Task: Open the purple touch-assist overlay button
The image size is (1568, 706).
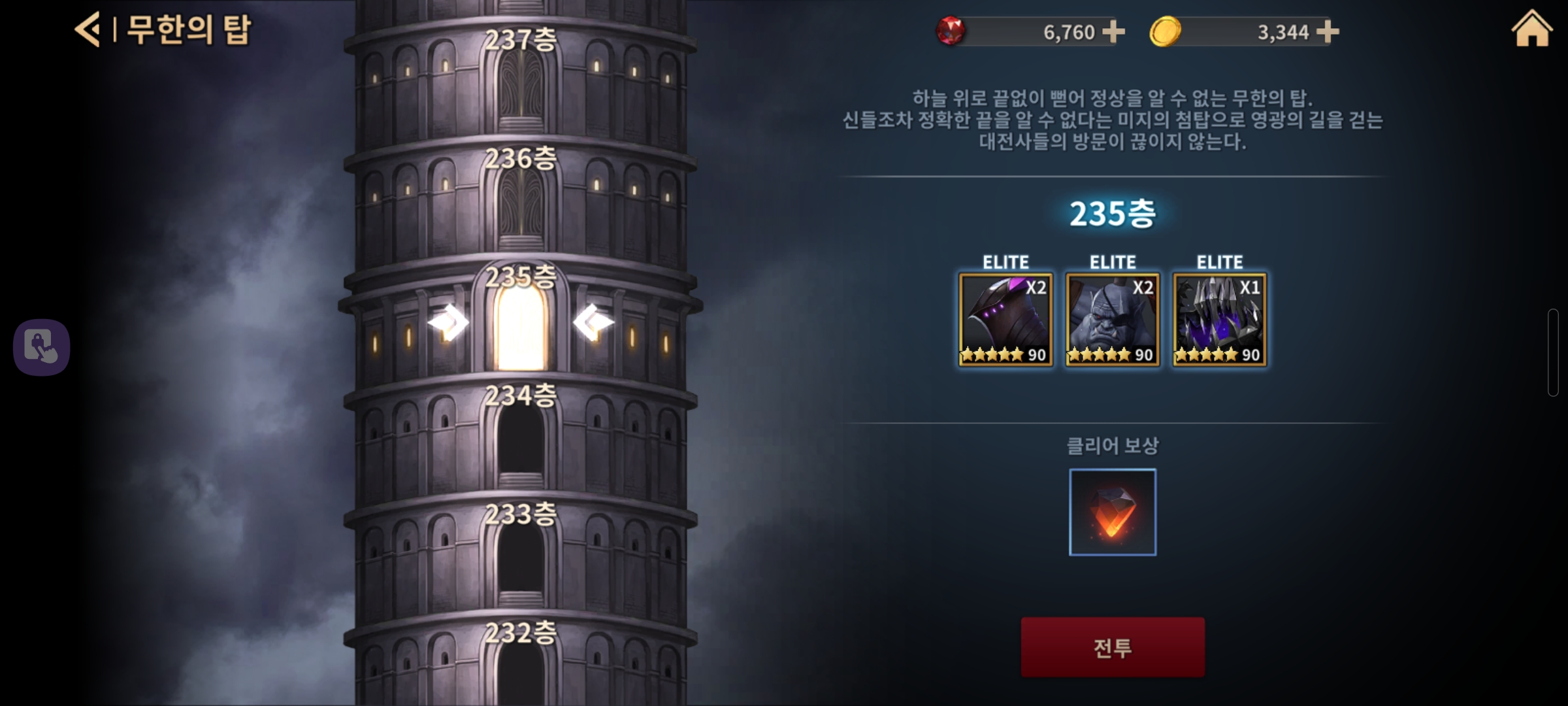Action: coord(42,347)
